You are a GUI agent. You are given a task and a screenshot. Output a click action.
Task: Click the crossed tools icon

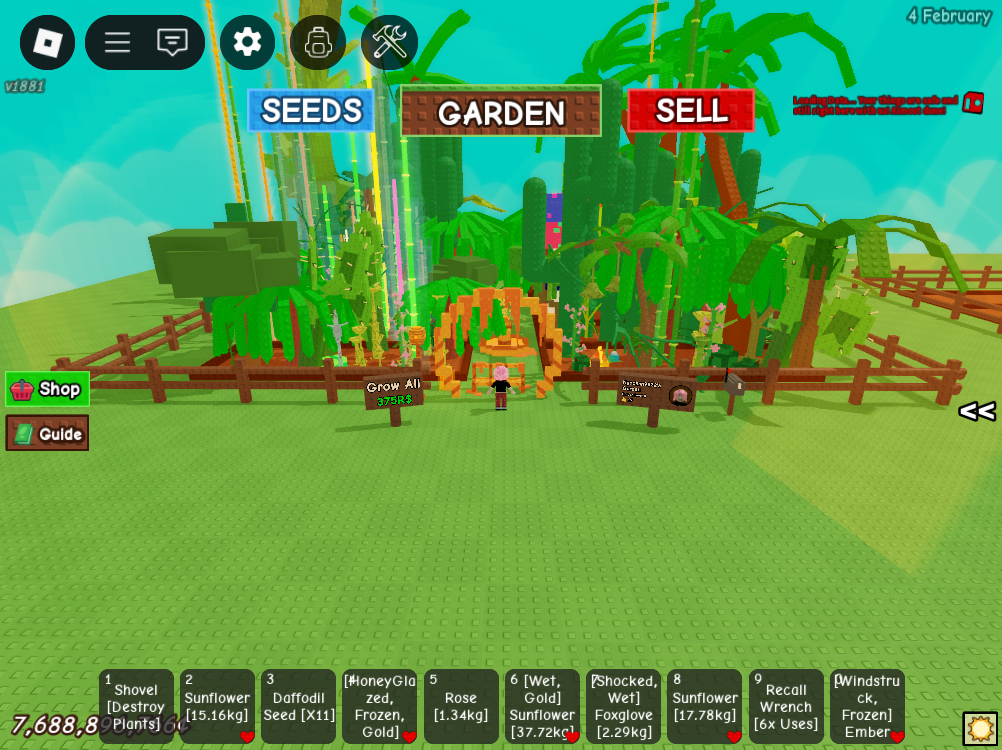tap(389, 42)
